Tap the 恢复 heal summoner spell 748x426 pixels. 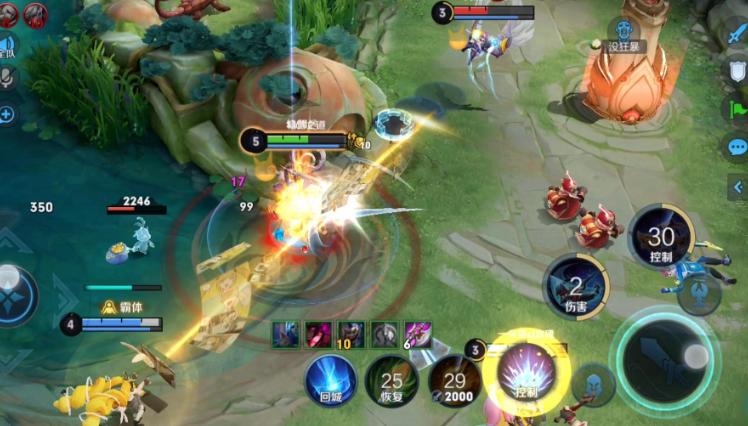tap(392, 380)
